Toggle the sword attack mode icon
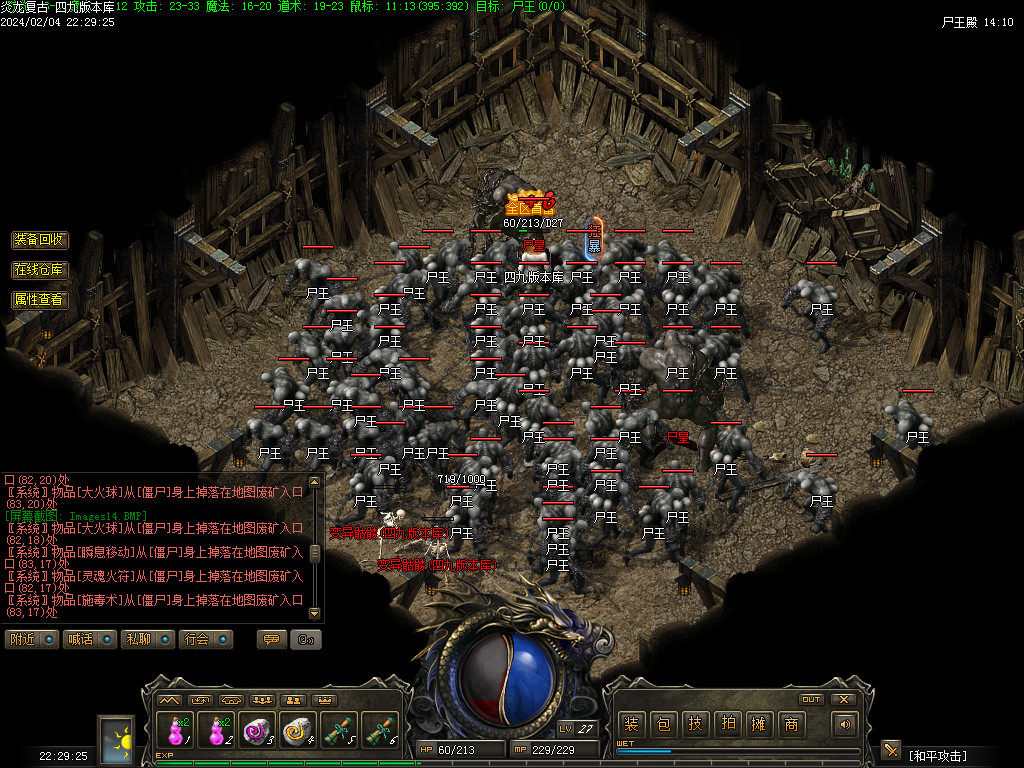Screen dimensions: 1024x768 [890, 750]
